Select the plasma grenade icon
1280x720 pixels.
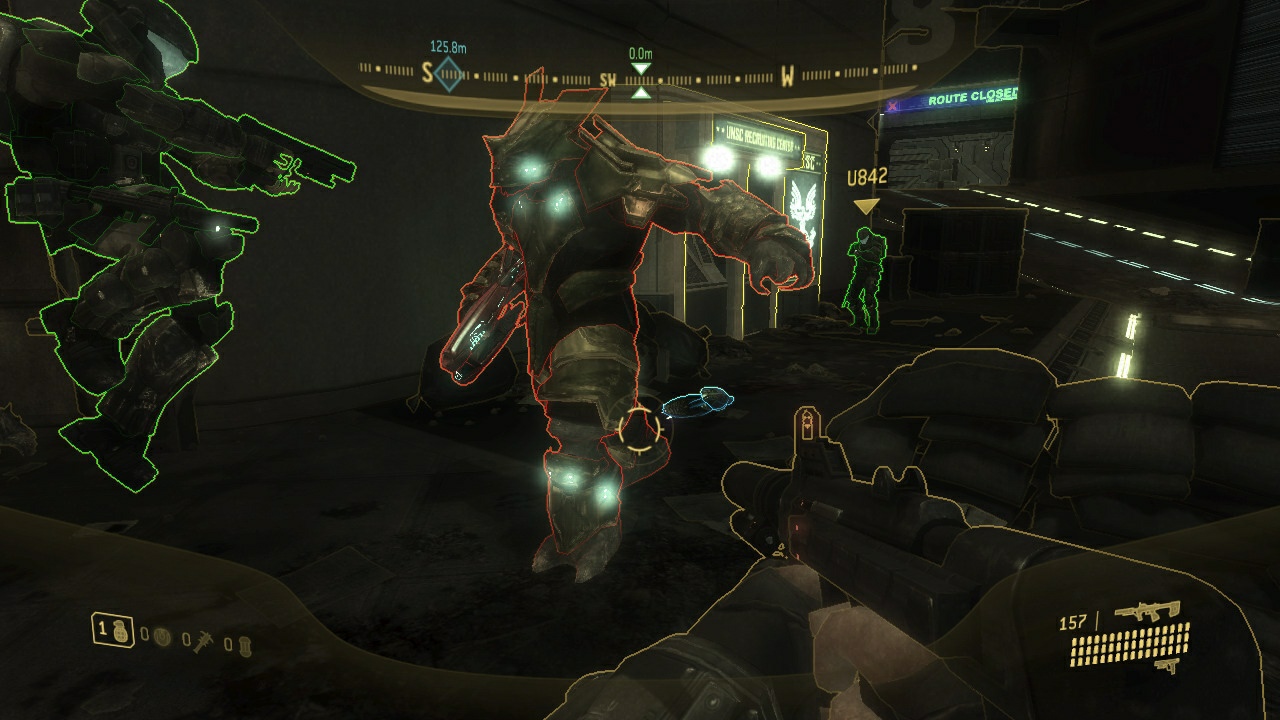[x=162, y=637]
